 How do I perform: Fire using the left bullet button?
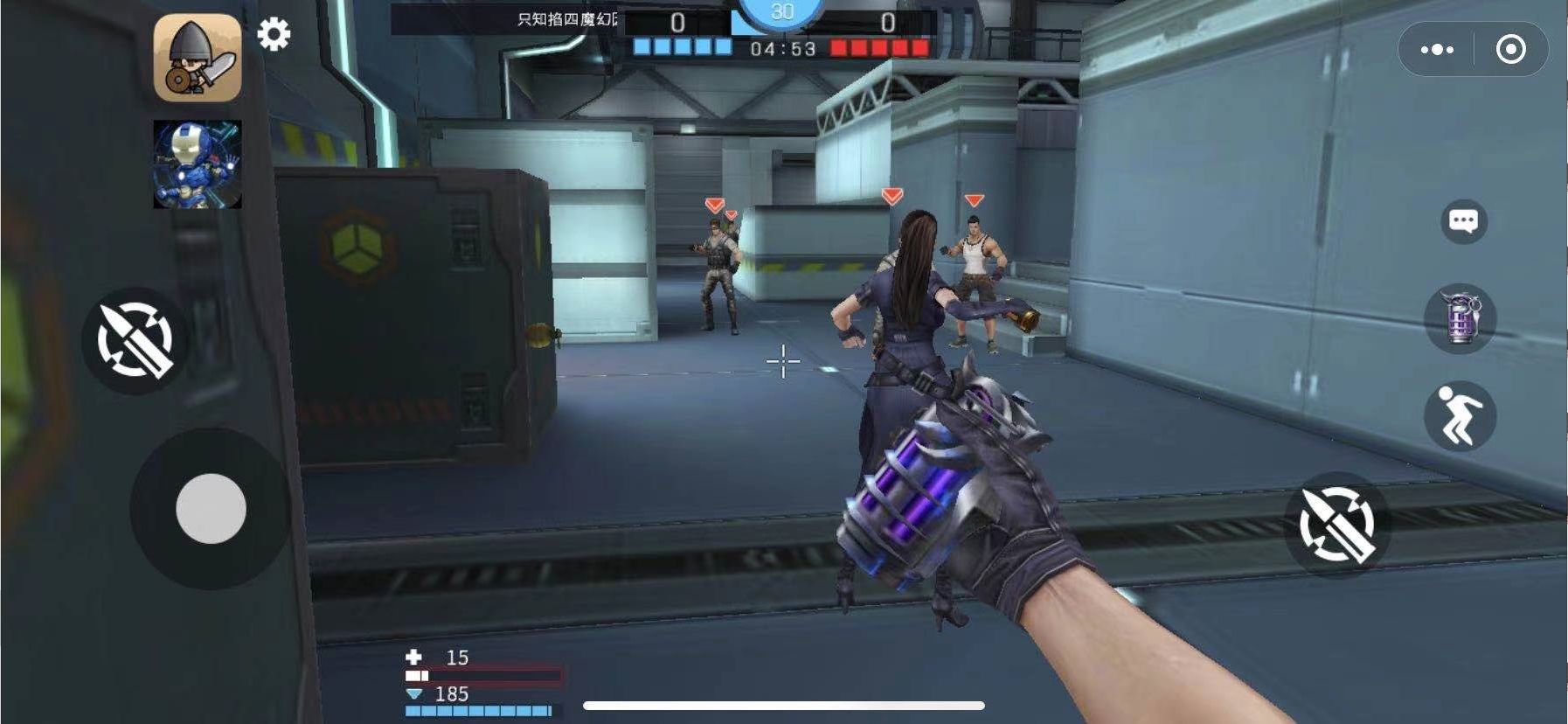click(x=135, y=340)
